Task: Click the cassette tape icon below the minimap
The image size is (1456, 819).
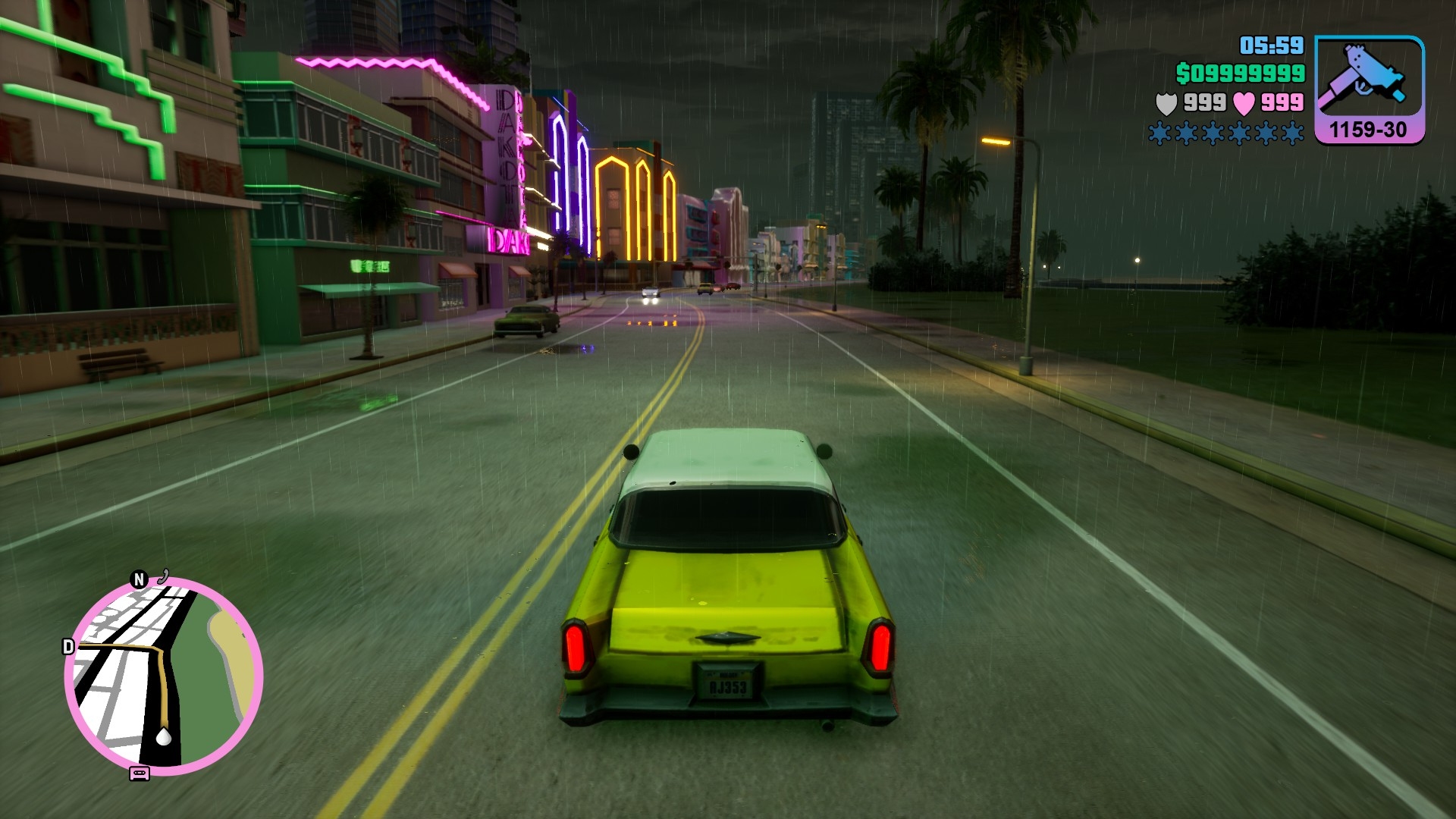Action: [x=140, y=773]
